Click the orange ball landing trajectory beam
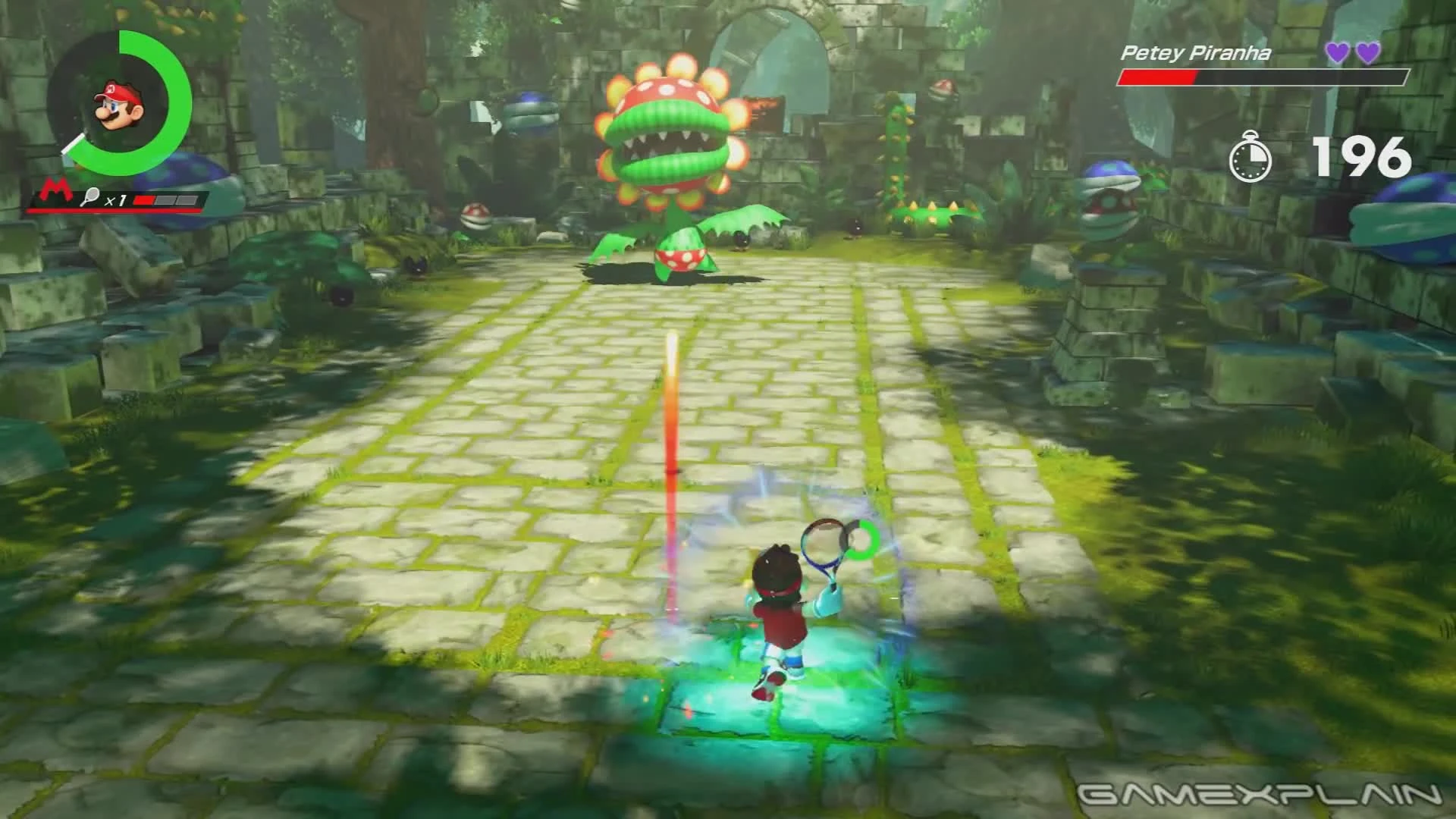The height and width of the screenshot is (819, 1456). (x=670, y=440)
